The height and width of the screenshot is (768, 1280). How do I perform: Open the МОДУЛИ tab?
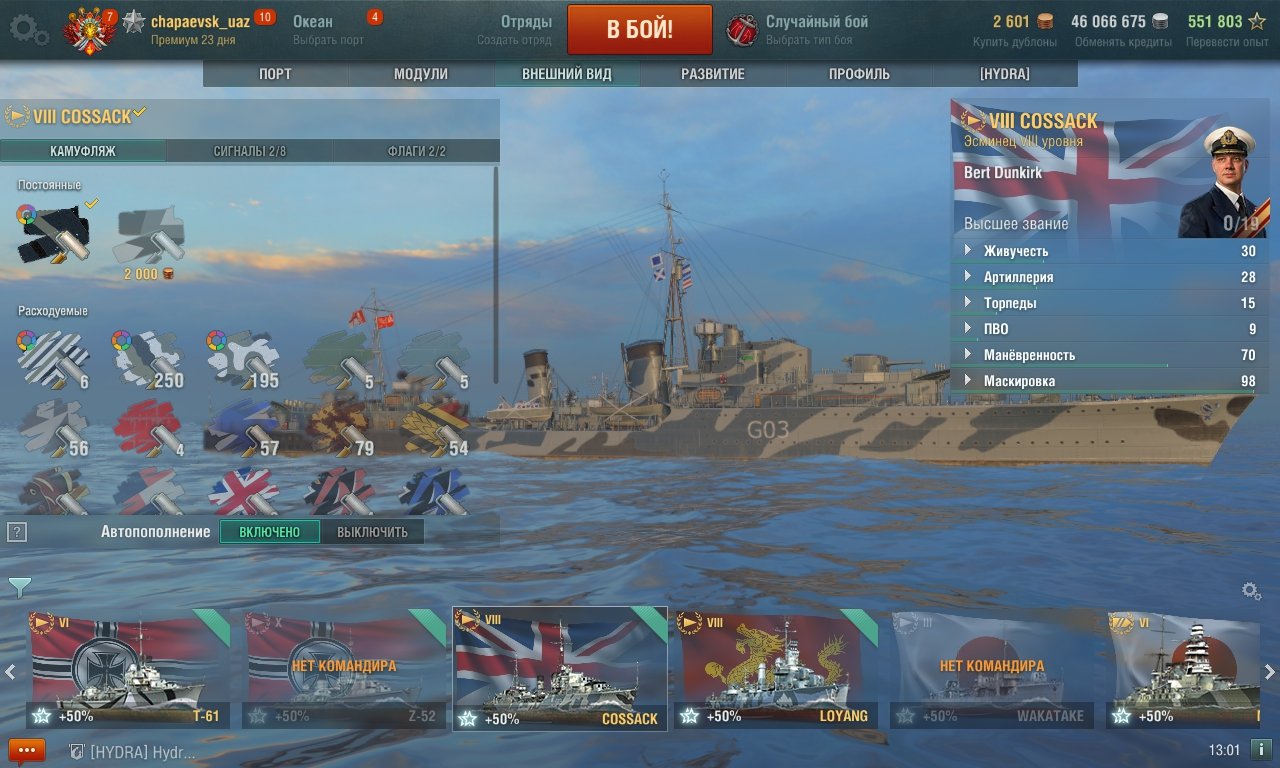421,74
